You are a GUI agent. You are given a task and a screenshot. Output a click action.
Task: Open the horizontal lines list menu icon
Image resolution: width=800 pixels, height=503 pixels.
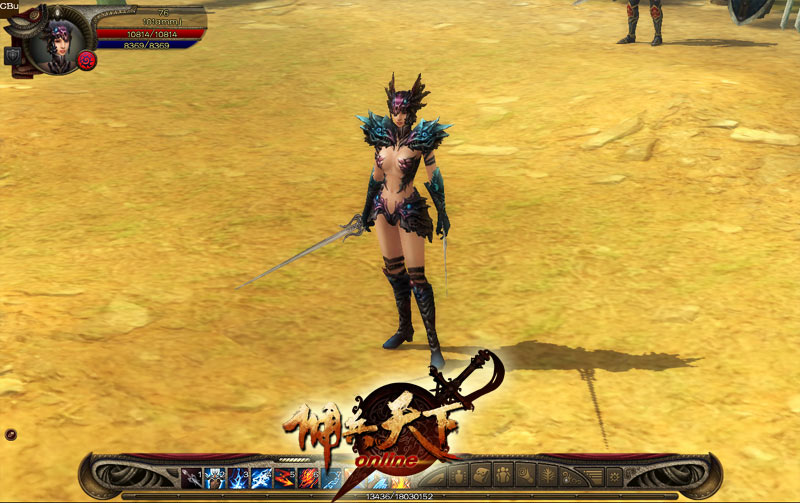click(591, 476)
